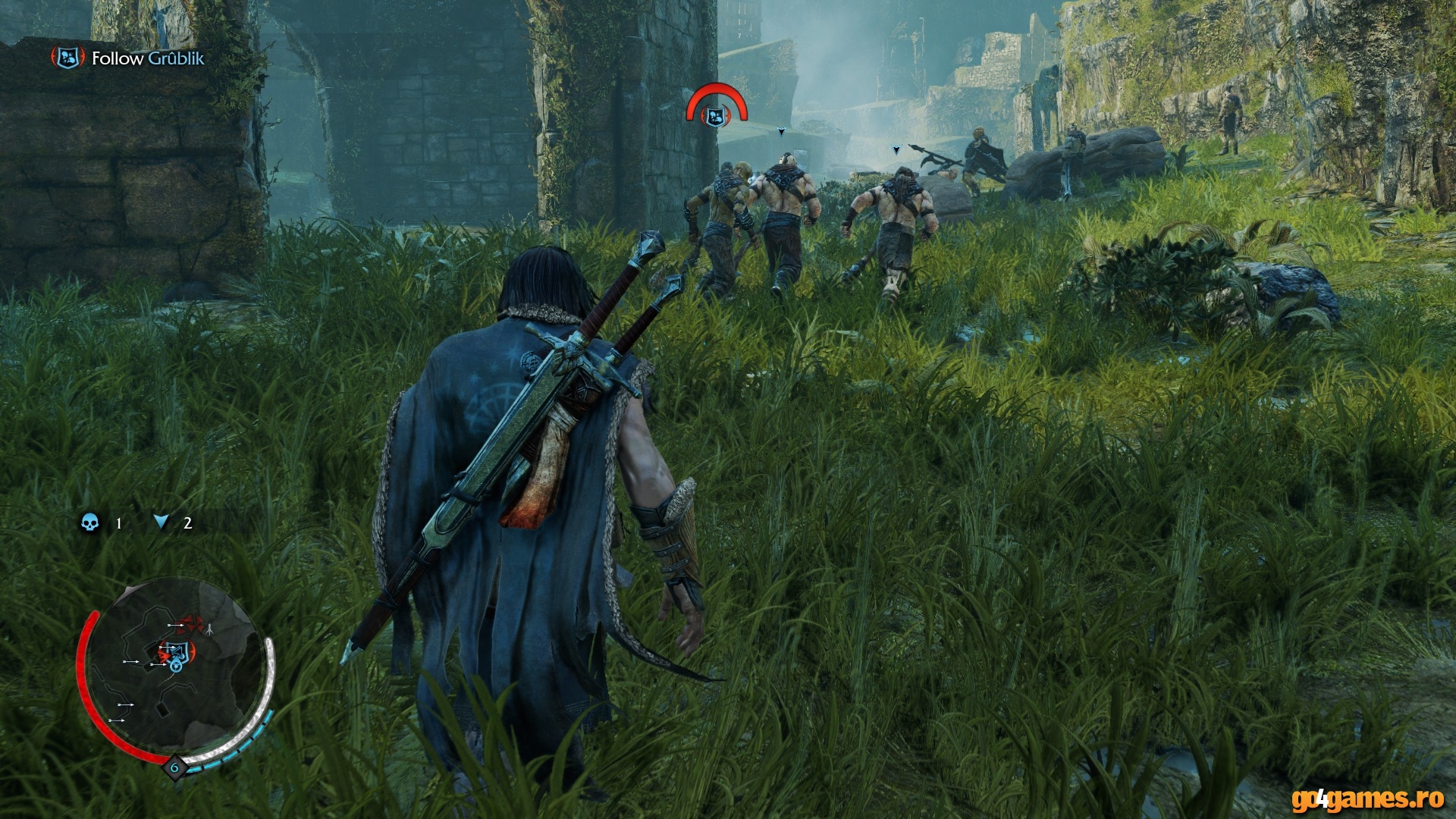Click a white awareness arrow on the minimap

pyautogui.click(x=127, y=704)
